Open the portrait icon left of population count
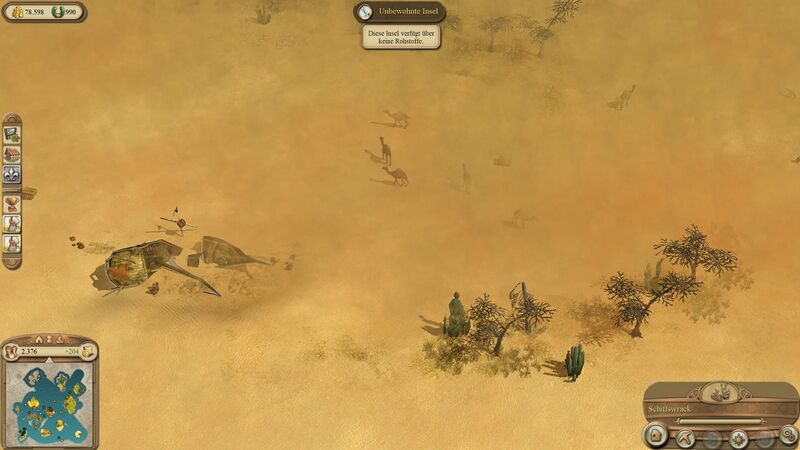800x450 pixels. point(13,351)
